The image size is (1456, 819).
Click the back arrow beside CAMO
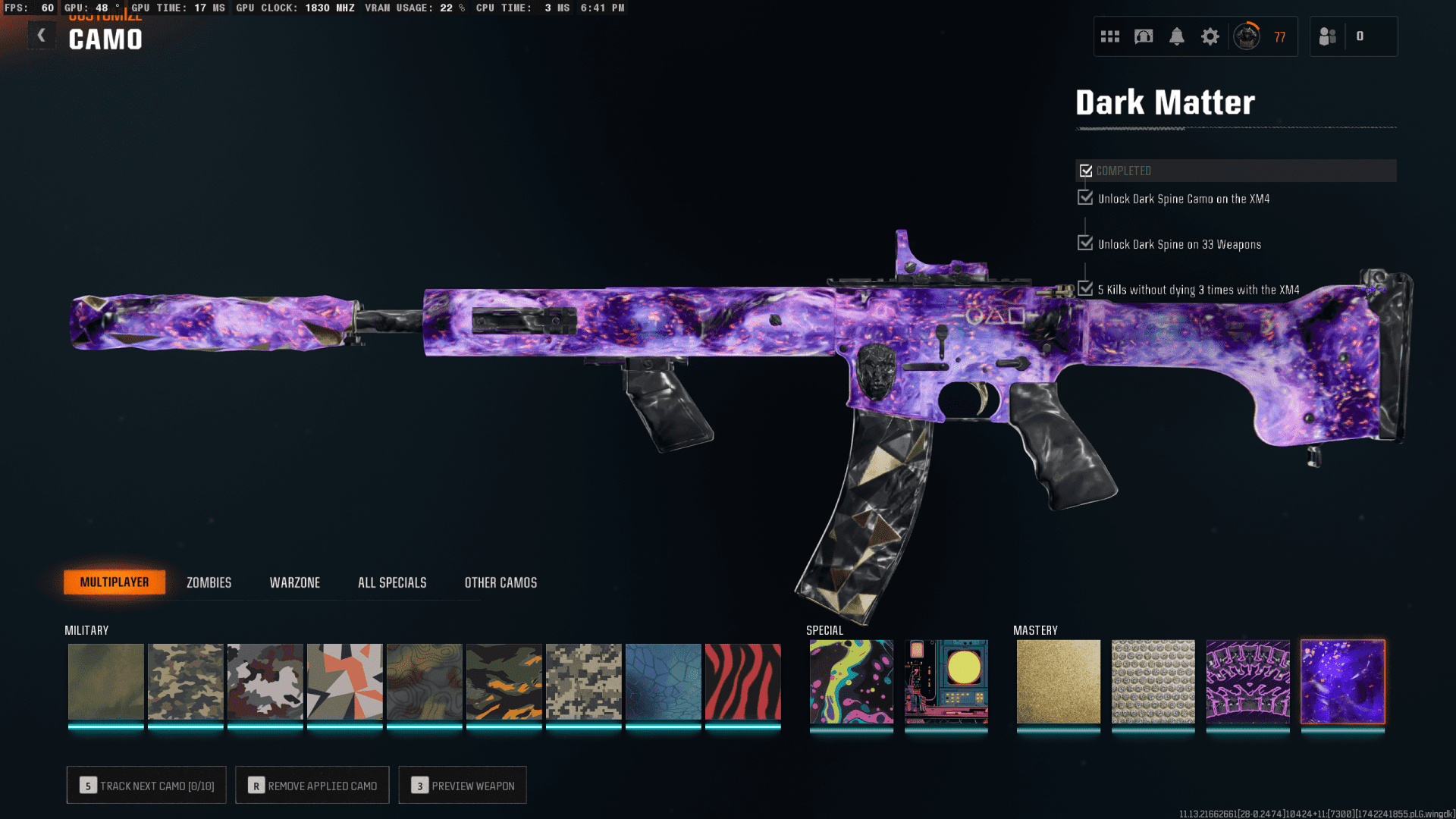(x=42, y=35)
